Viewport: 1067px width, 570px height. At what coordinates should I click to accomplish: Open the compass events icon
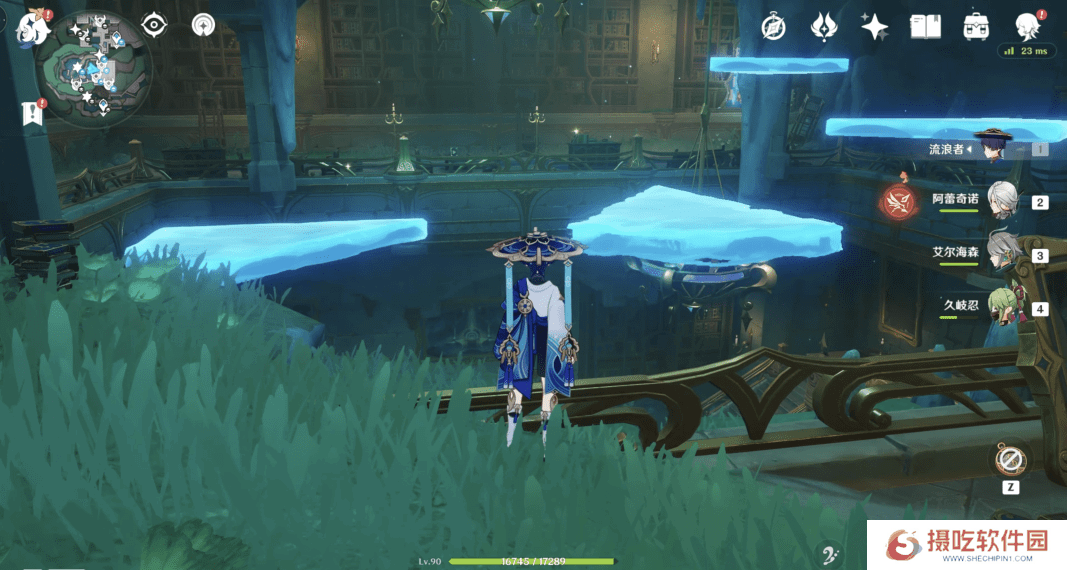[773, 27]
